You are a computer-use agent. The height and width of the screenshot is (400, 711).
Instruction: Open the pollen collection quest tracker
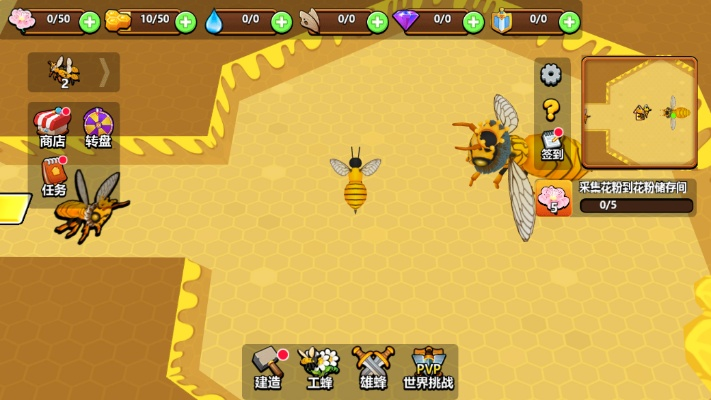[x=616, y=198]
